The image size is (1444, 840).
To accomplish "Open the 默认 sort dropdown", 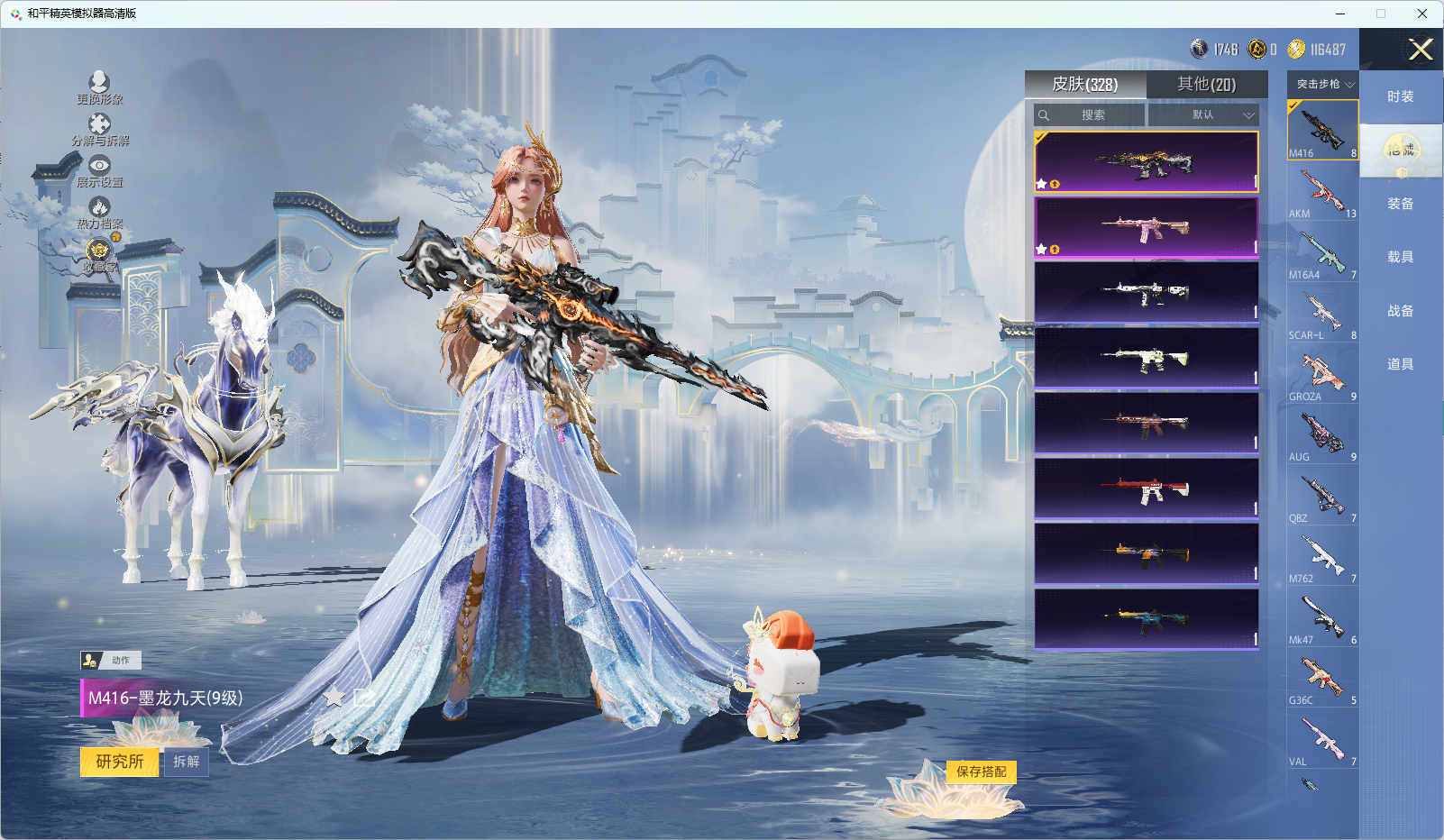I will pos(1202,115).
